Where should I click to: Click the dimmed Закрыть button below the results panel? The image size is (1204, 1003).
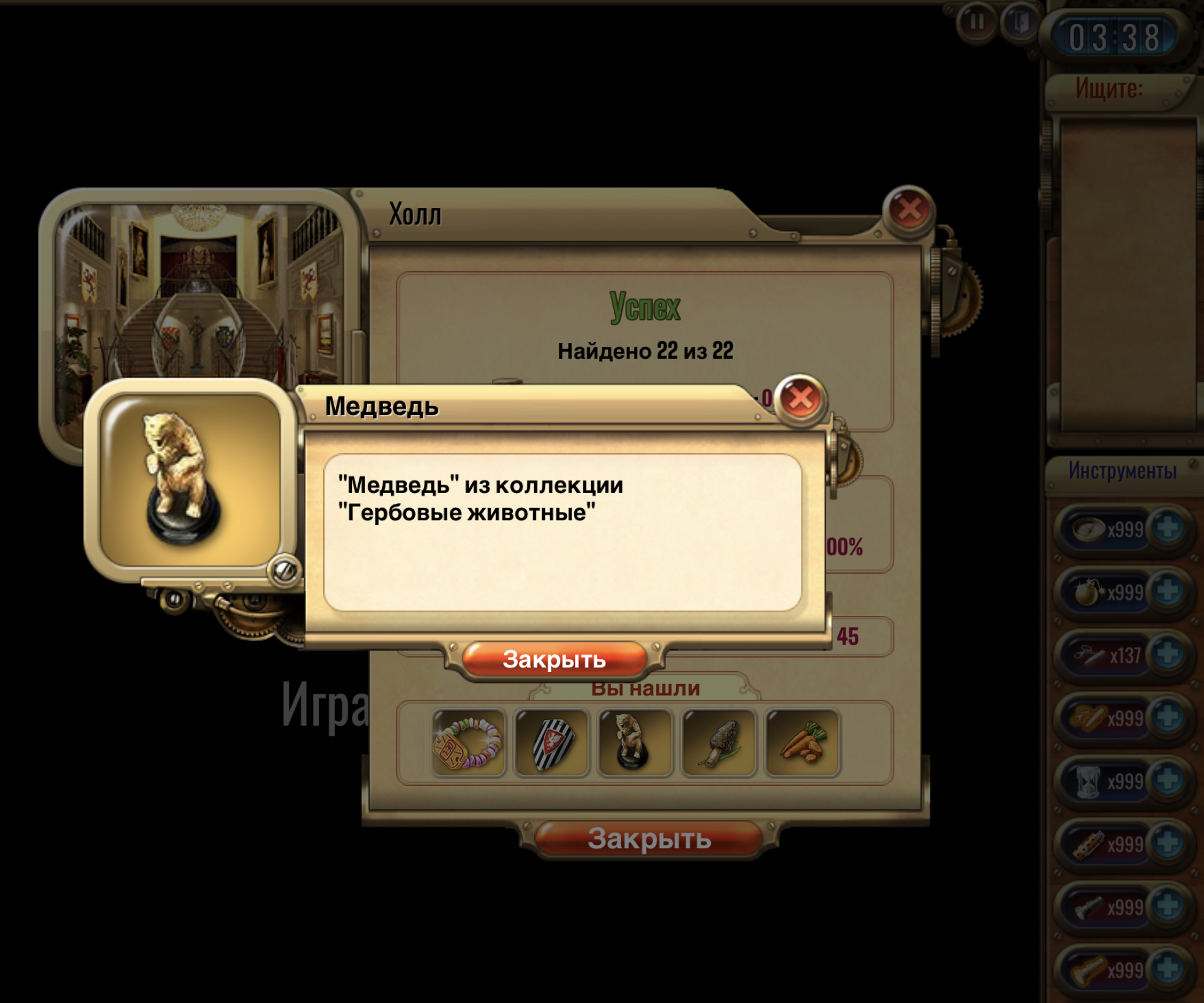(x=649, y=839)
